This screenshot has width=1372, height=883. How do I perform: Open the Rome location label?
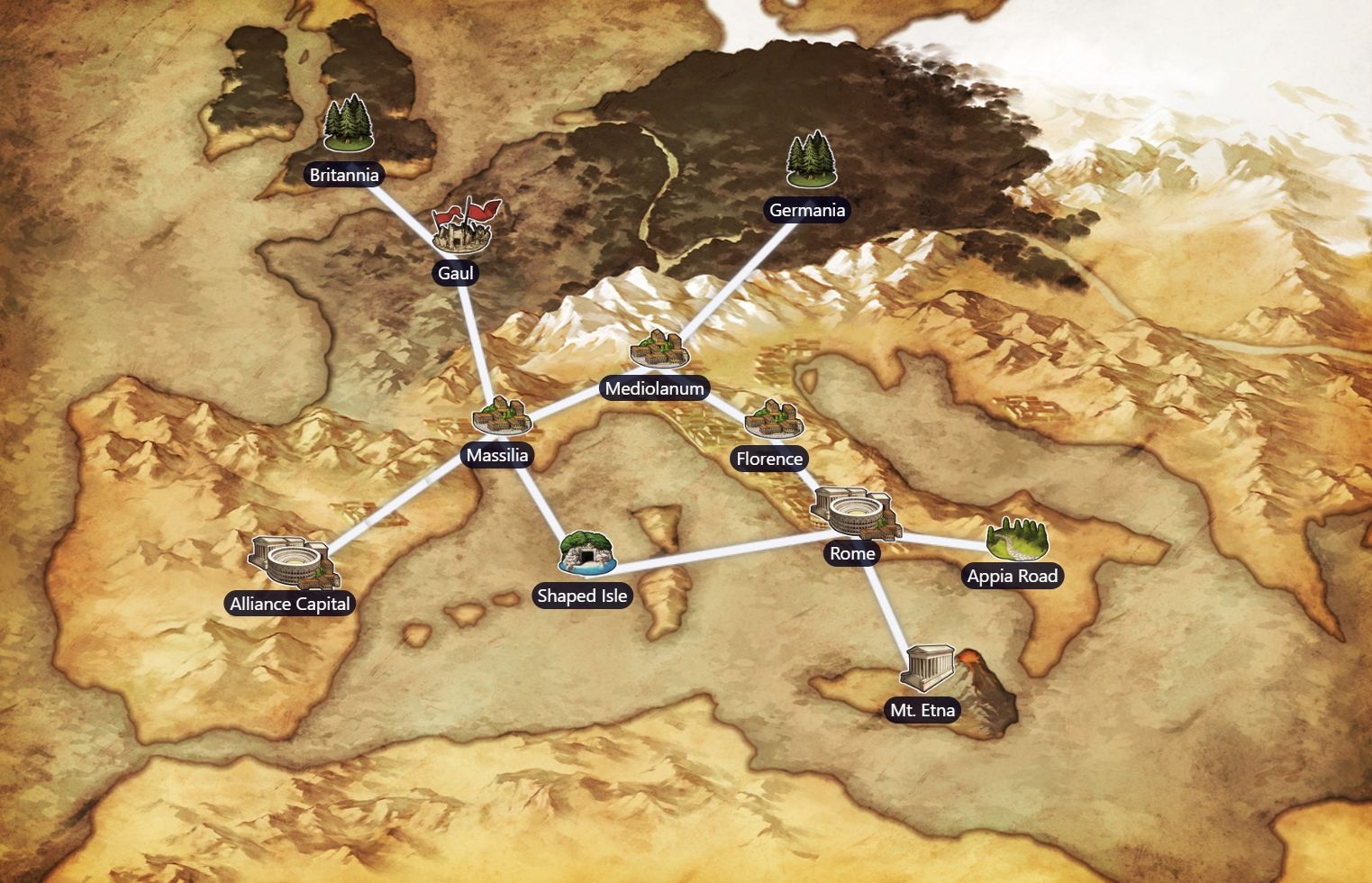click(851, 553)
